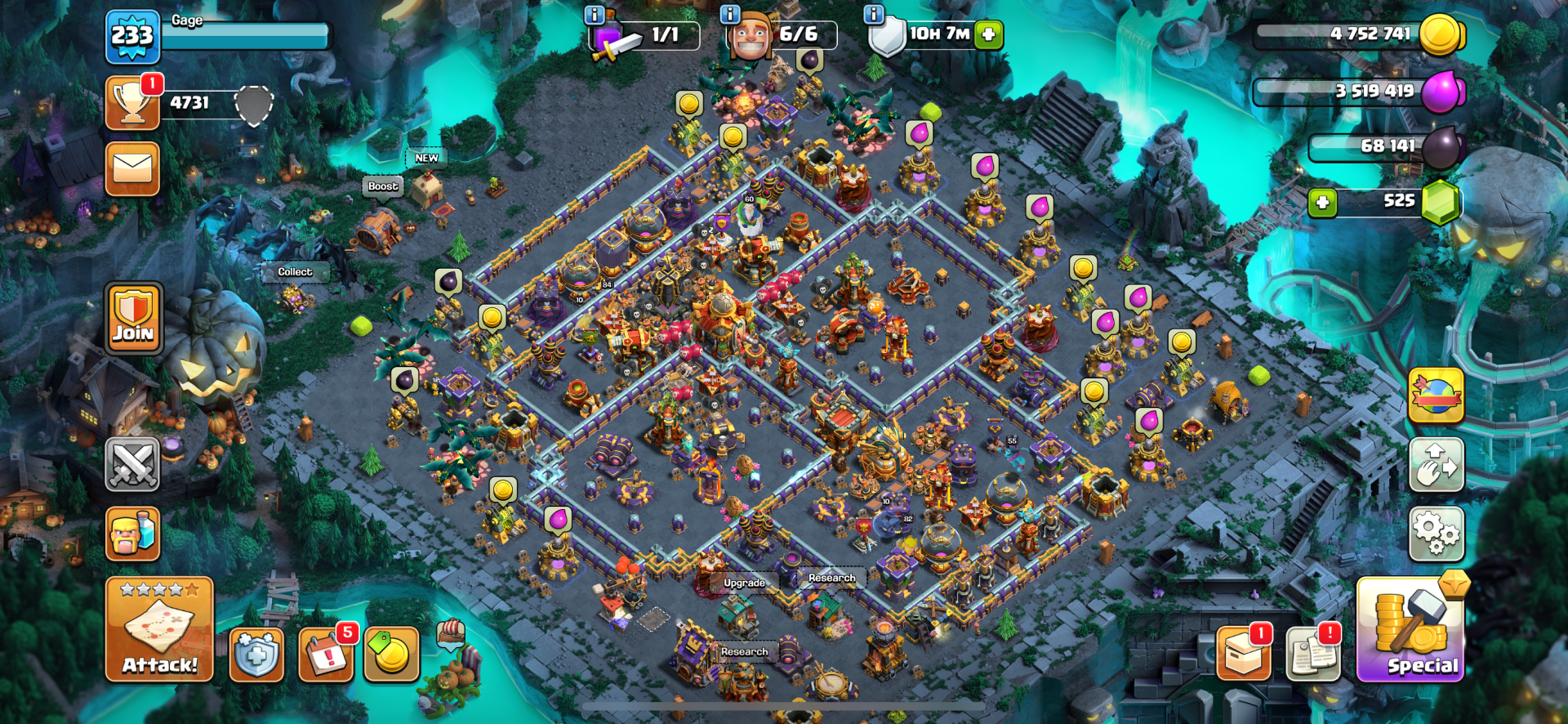
Task: Join a clan via Join button
Action: click(x=133, y=318)
